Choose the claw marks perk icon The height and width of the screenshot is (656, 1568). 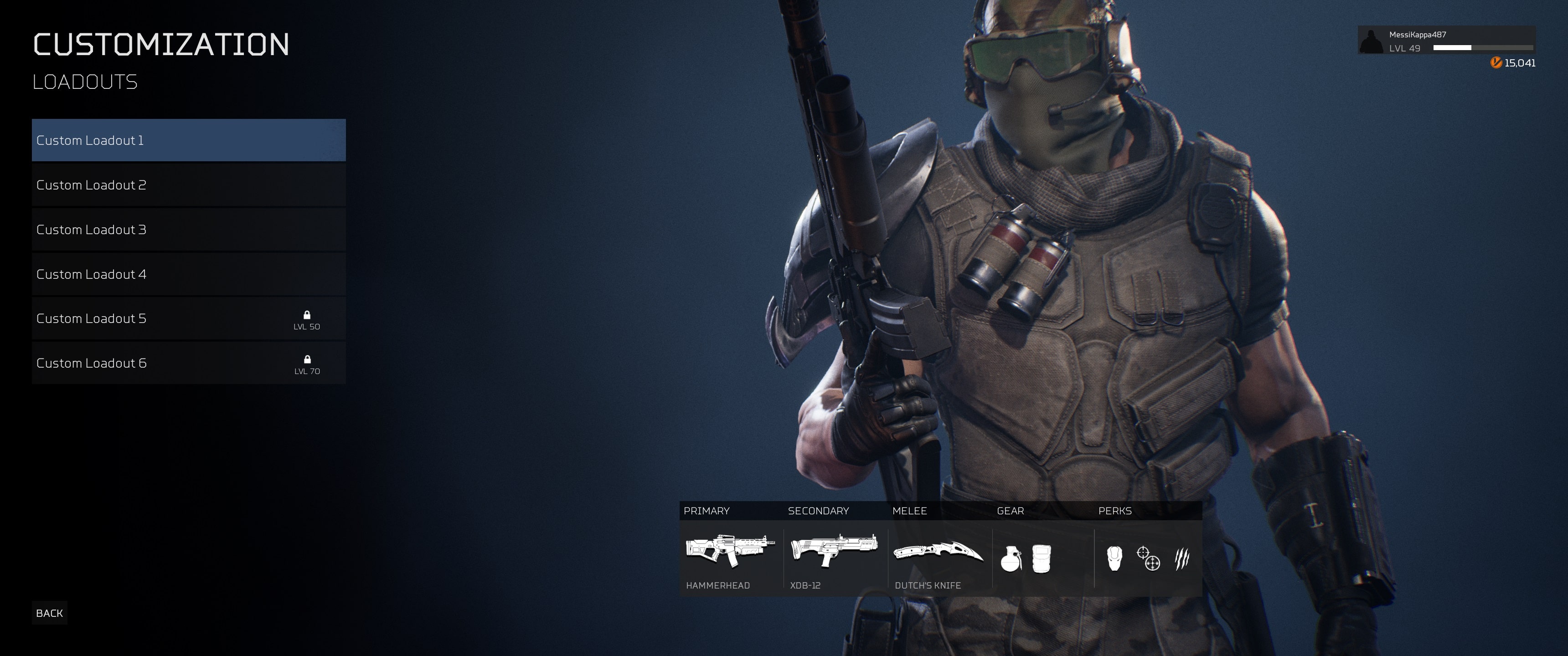coord(1181,558)
